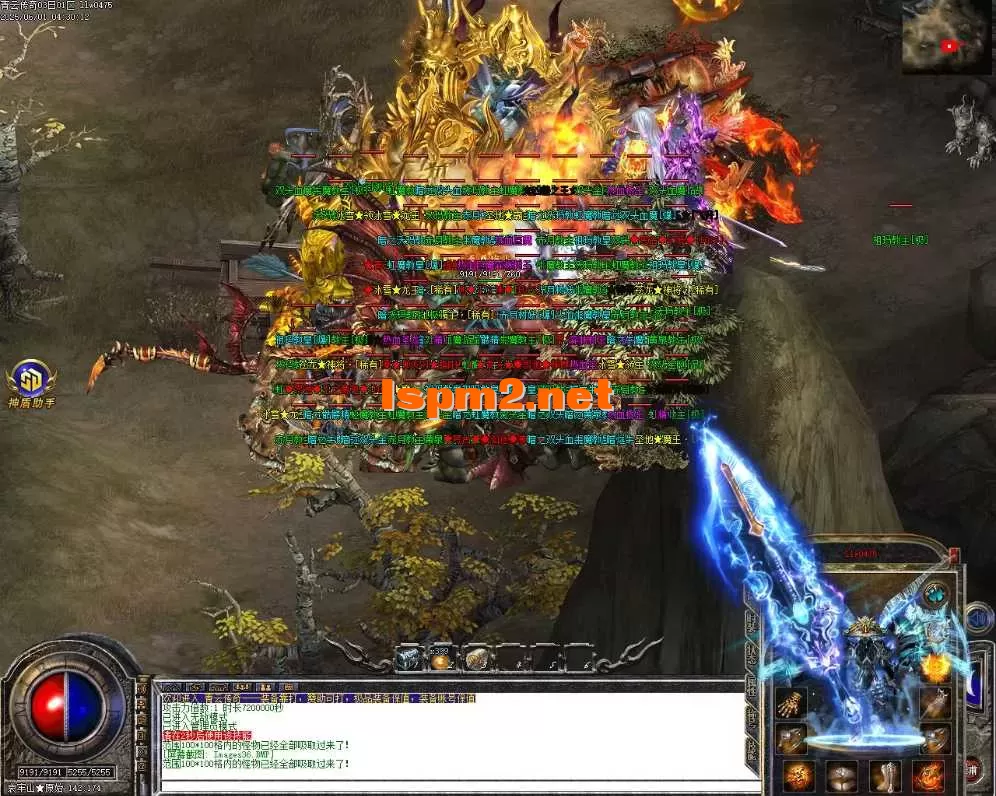Screen dimensions: 996x796
Task: Select the fiery orb medal slot
Action: [936, 665]
